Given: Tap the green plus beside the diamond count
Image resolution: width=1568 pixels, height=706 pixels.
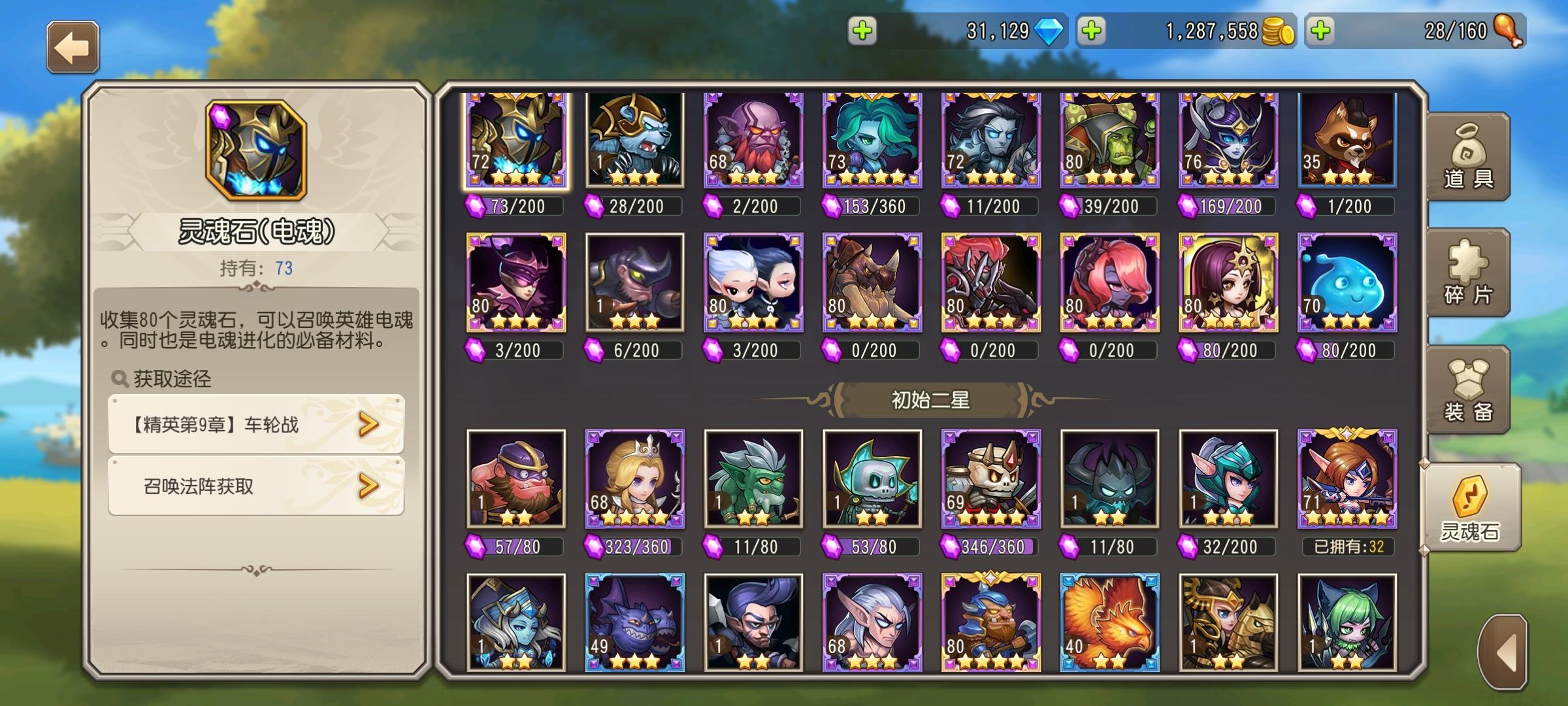Looking at the screenshot, I should tap(861, 29).
